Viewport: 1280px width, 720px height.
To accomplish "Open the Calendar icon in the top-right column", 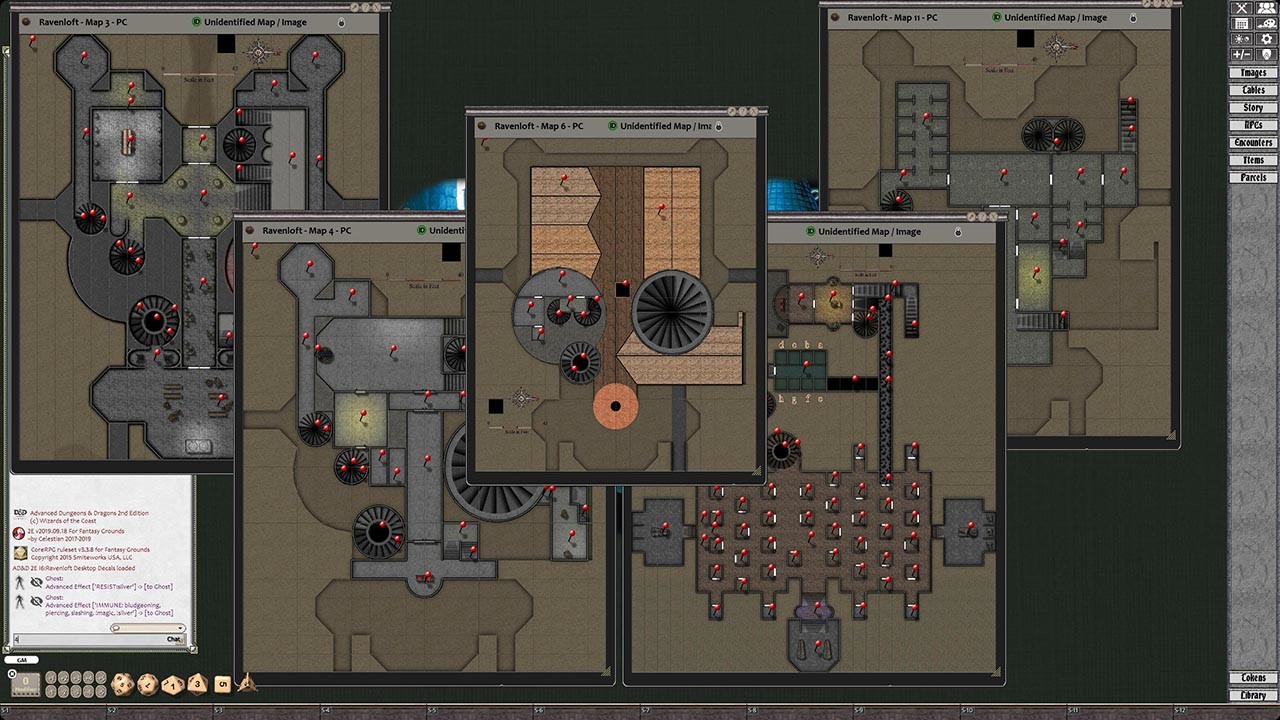I will (x=1242, y=24).
